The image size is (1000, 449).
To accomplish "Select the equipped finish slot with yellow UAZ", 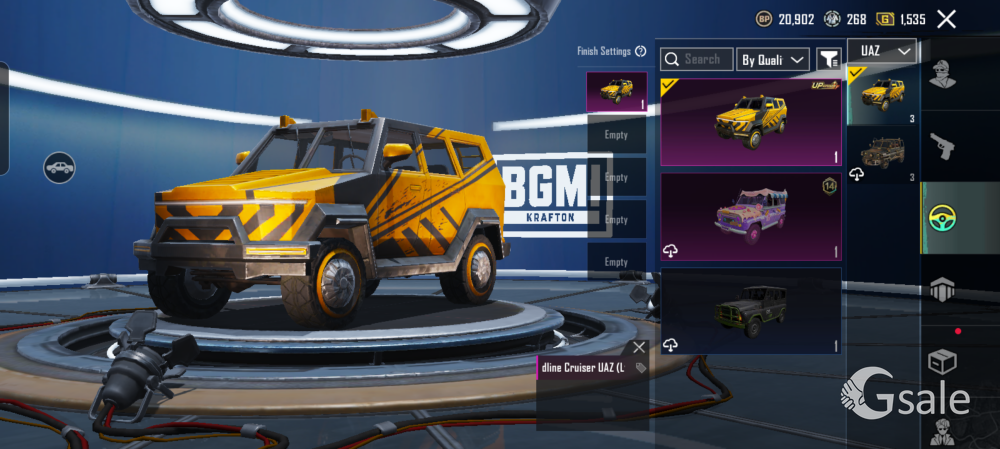I will coord(616,91).
